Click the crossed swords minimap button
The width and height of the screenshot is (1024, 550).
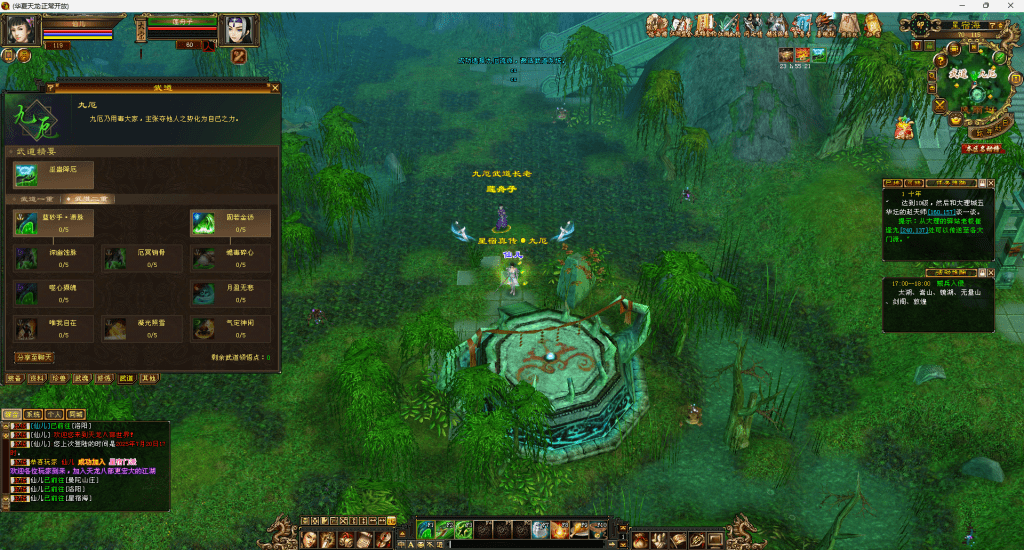pos(940,104)
